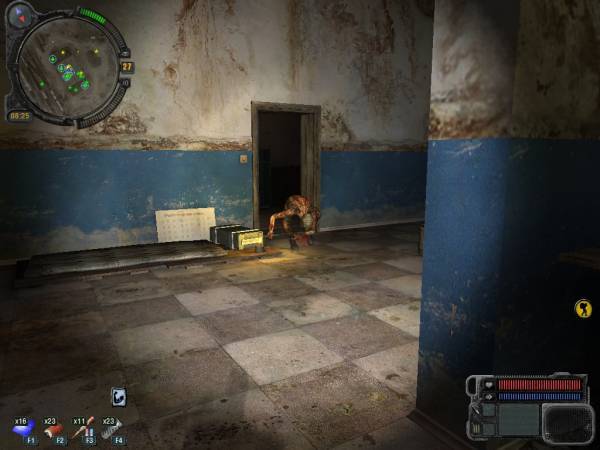Select the F3 syringe quick slot
Screen dimensions: 600x450
point(83,429)
